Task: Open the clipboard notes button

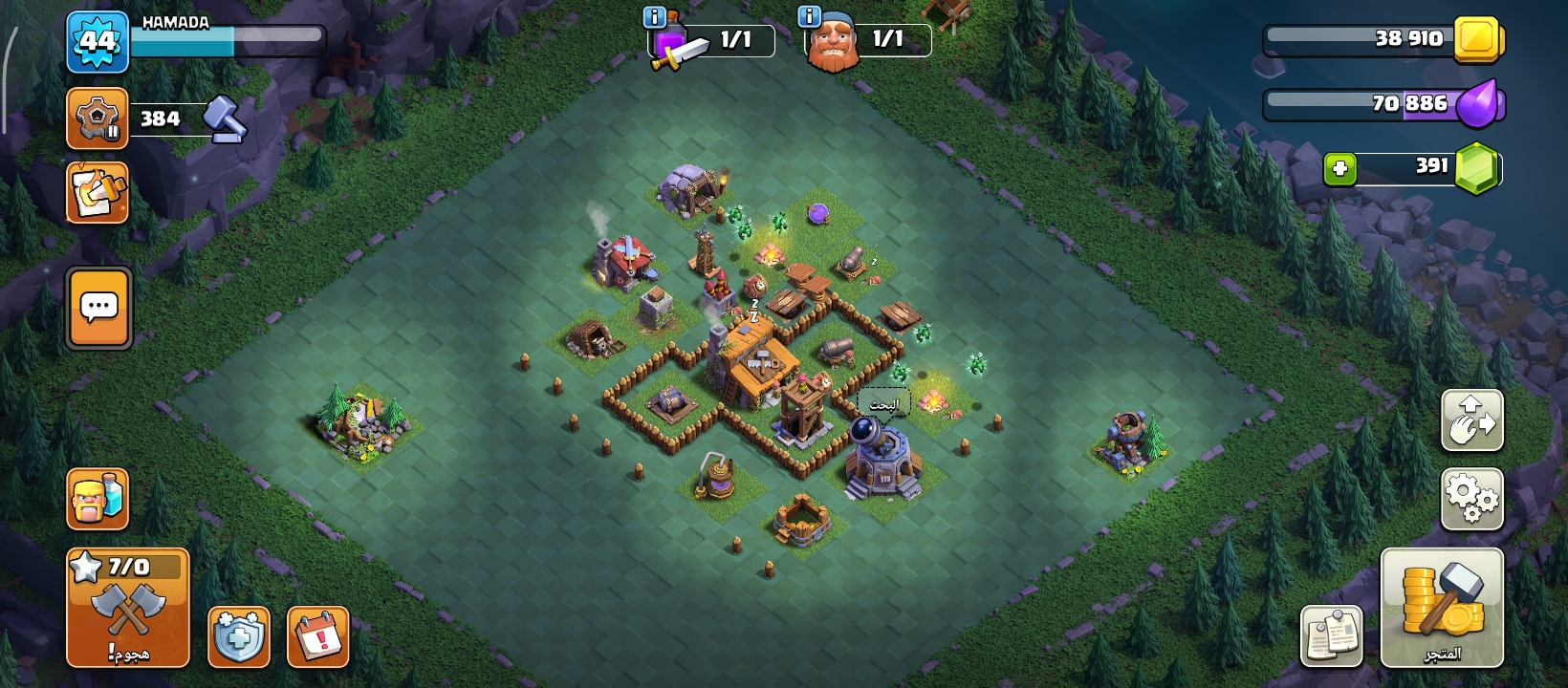Action: pos(1331,636)
